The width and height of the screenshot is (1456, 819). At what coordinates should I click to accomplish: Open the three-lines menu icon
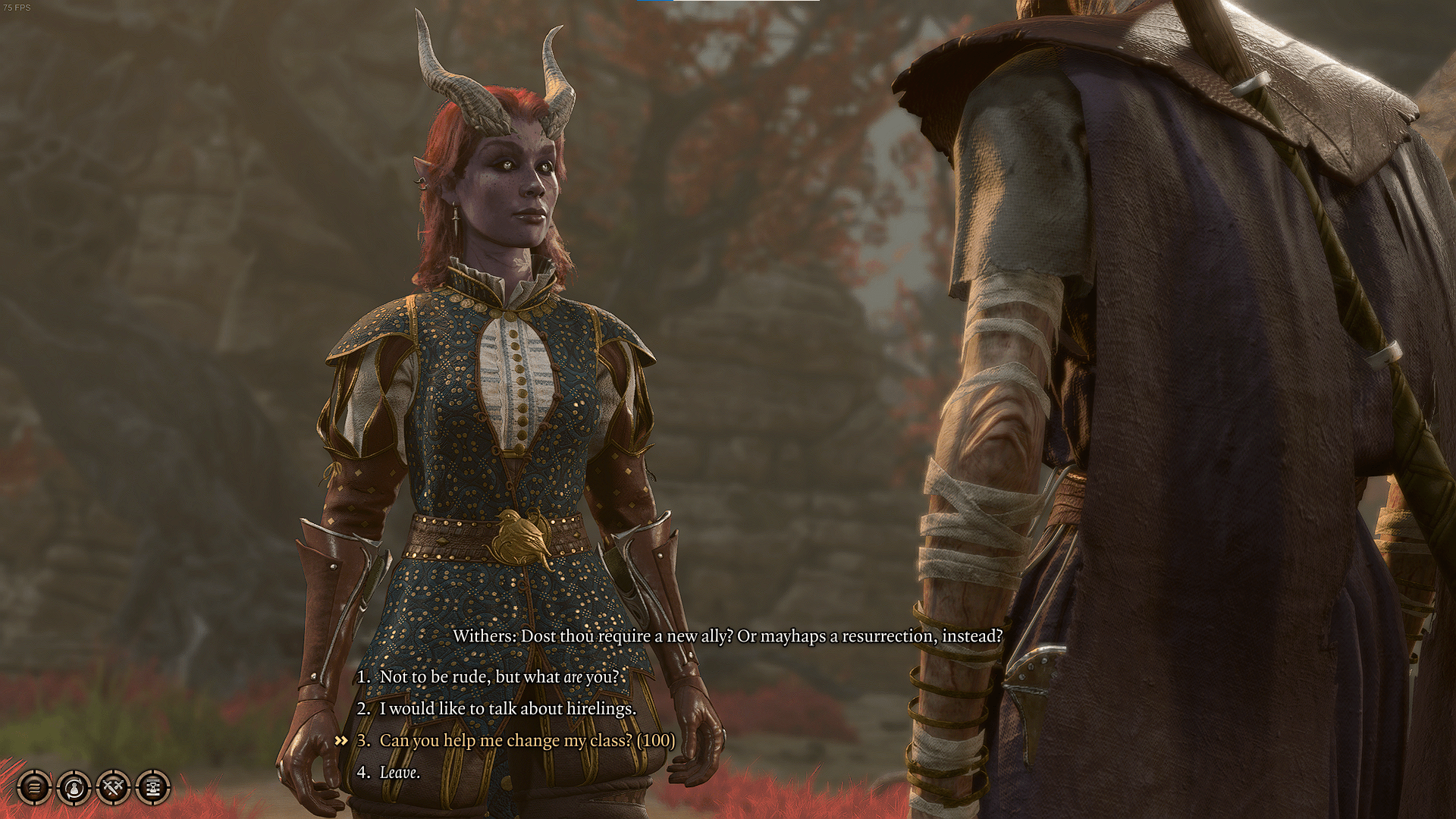34,788
